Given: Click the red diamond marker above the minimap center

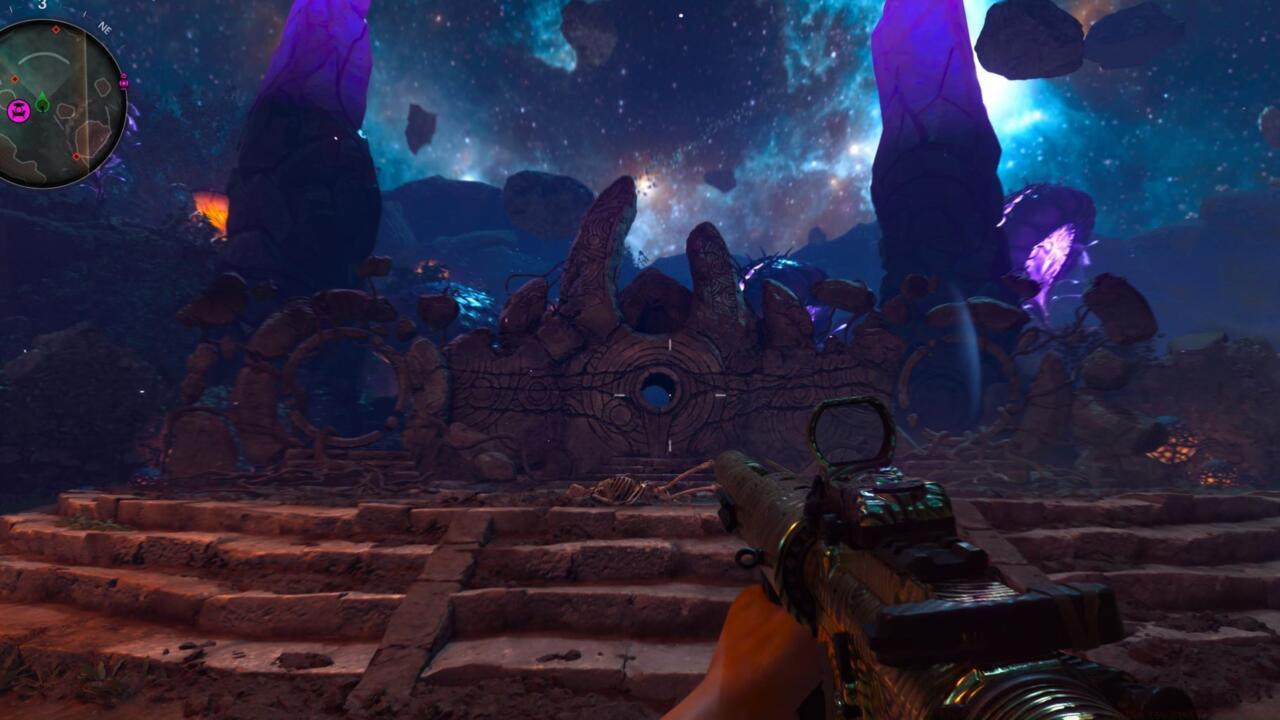Looking at the screenshot, I should click(56, 30).
